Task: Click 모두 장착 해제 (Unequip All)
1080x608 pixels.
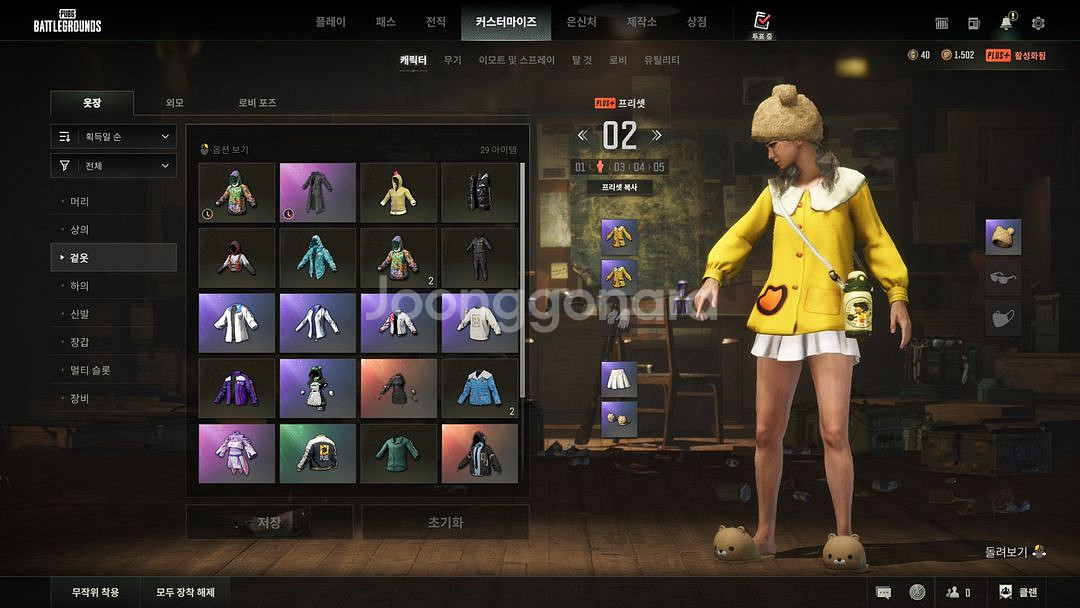Action: point(185,592)
